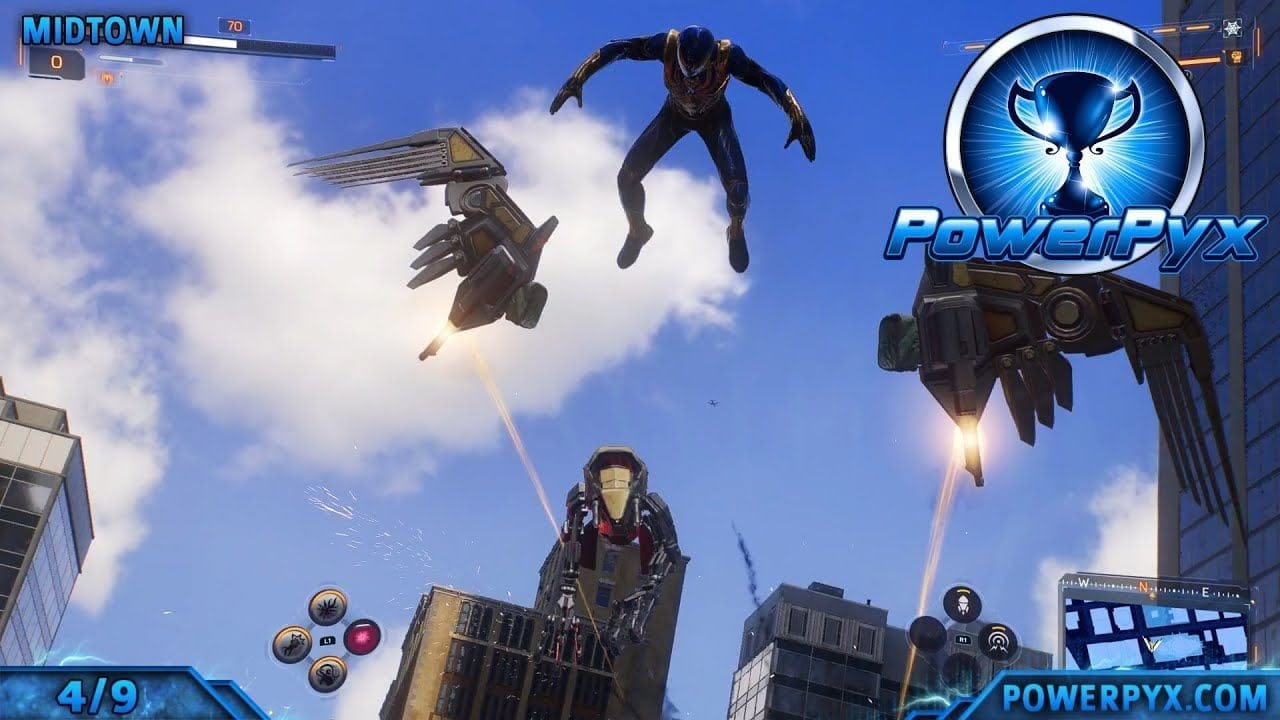Click the gear icon at the top-right corner

click(1233, 29)
